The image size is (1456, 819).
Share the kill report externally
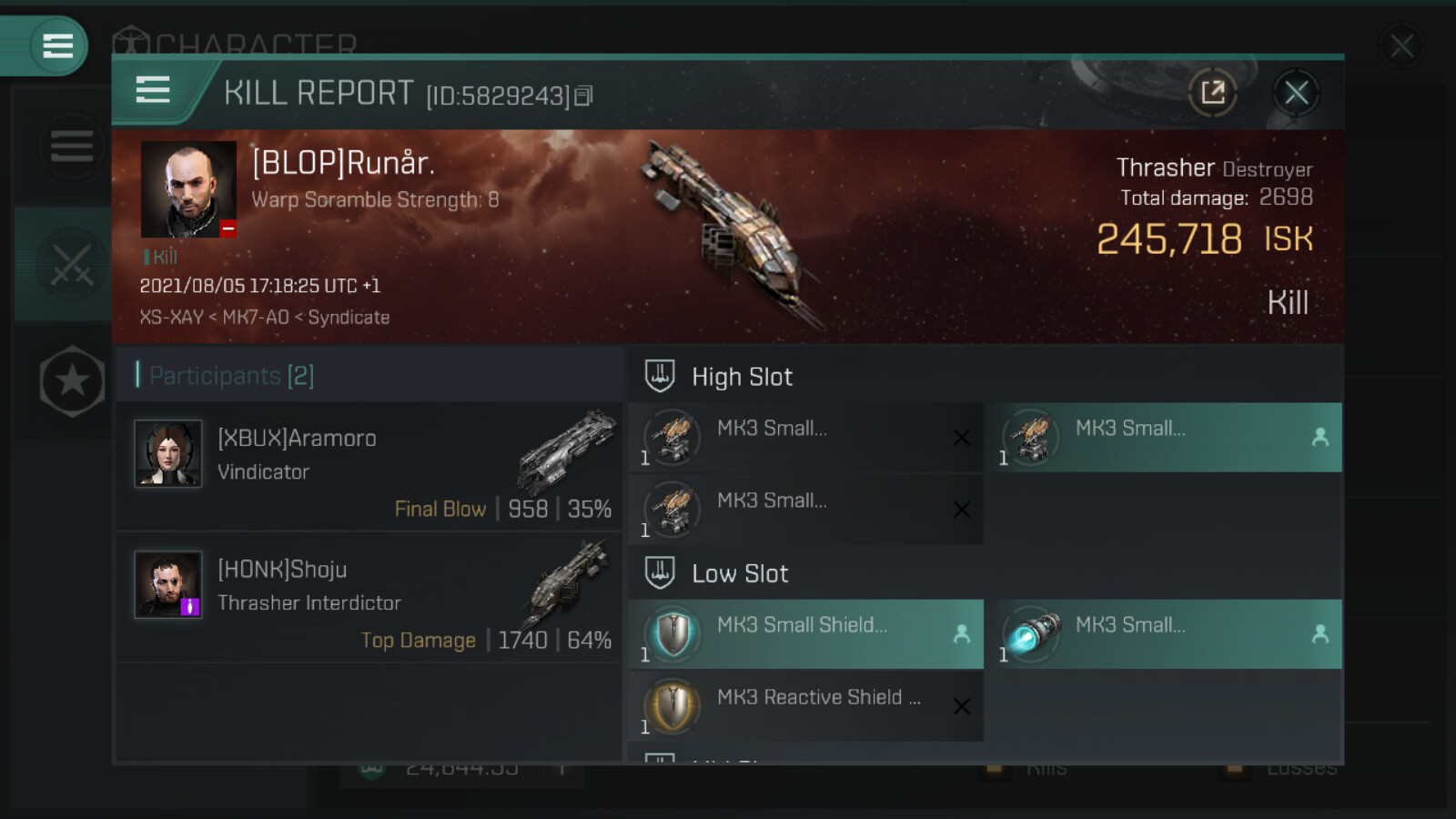pyautogui.click(x=1213, y=92)
